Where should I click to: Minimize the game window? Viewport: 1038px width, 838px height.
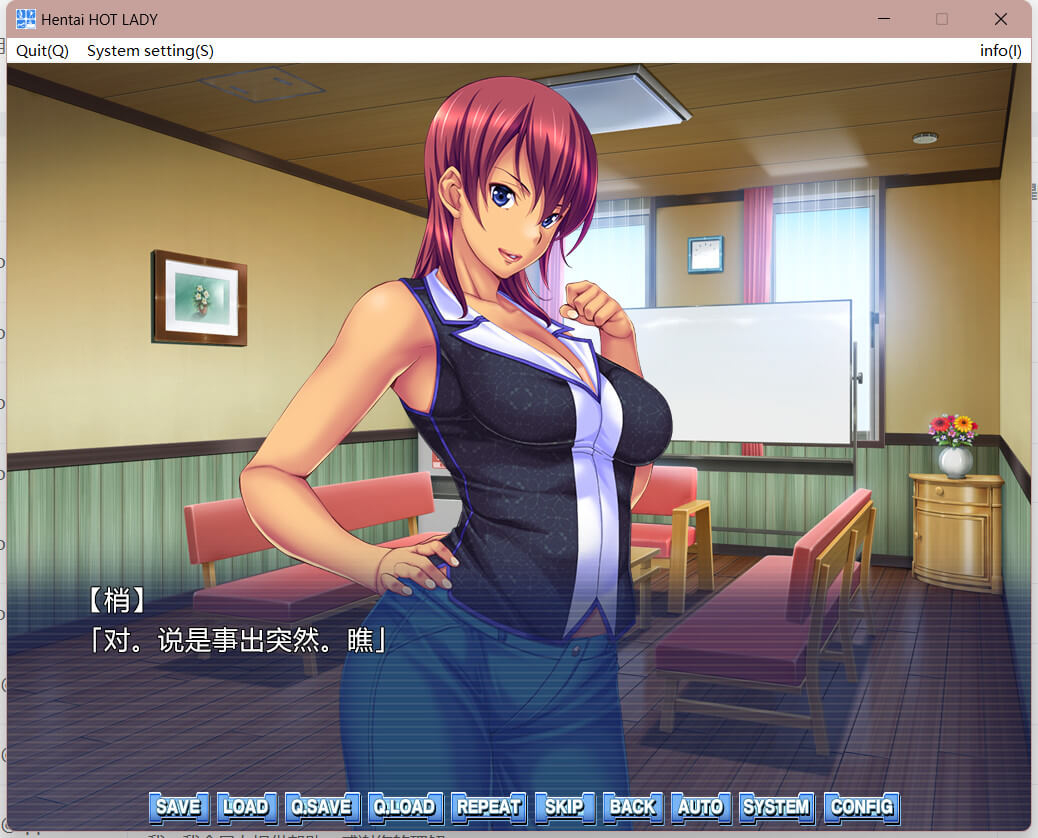(883, 19)
